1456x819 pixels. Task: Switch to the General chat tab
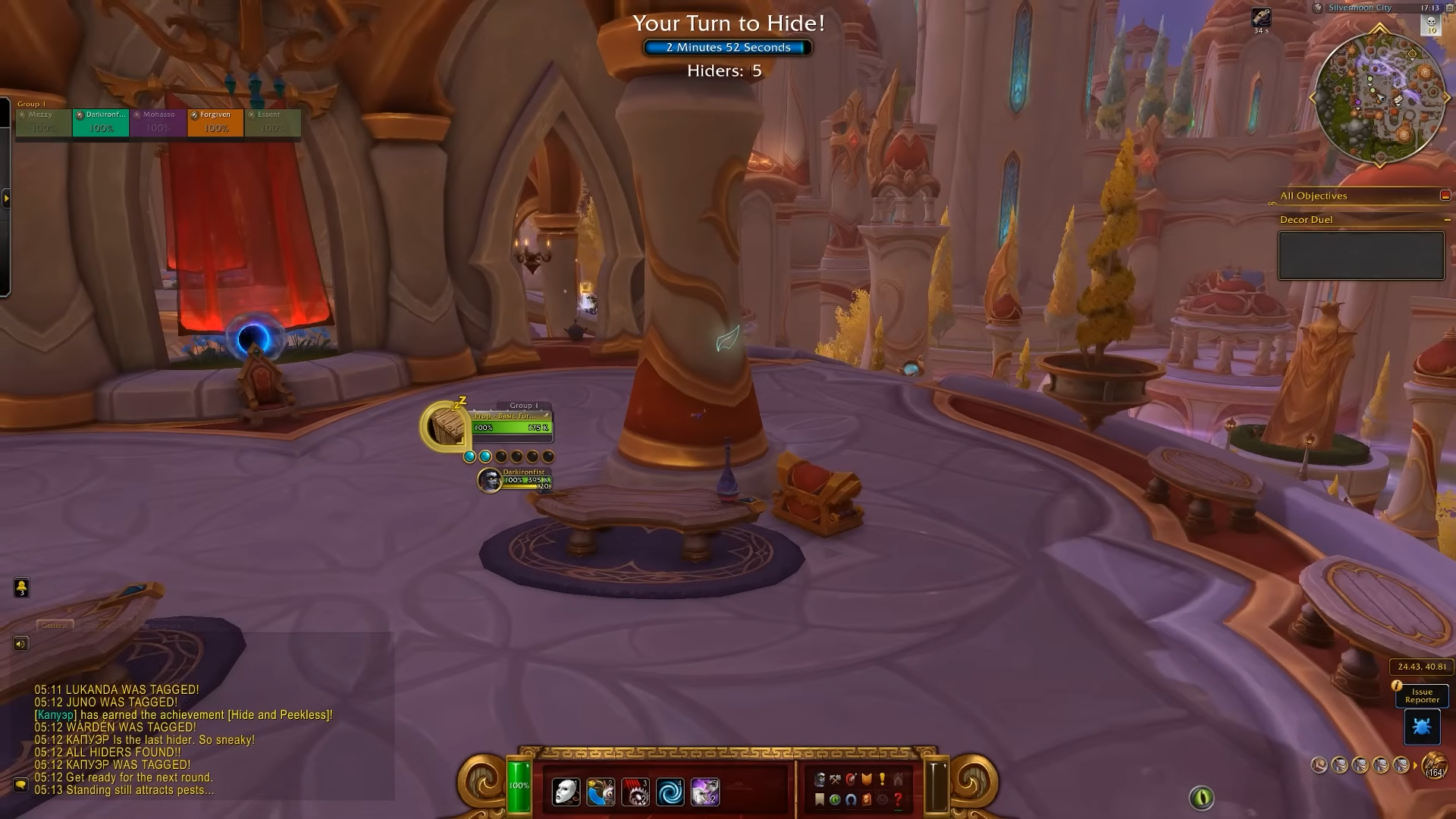(x=57, y=626)
